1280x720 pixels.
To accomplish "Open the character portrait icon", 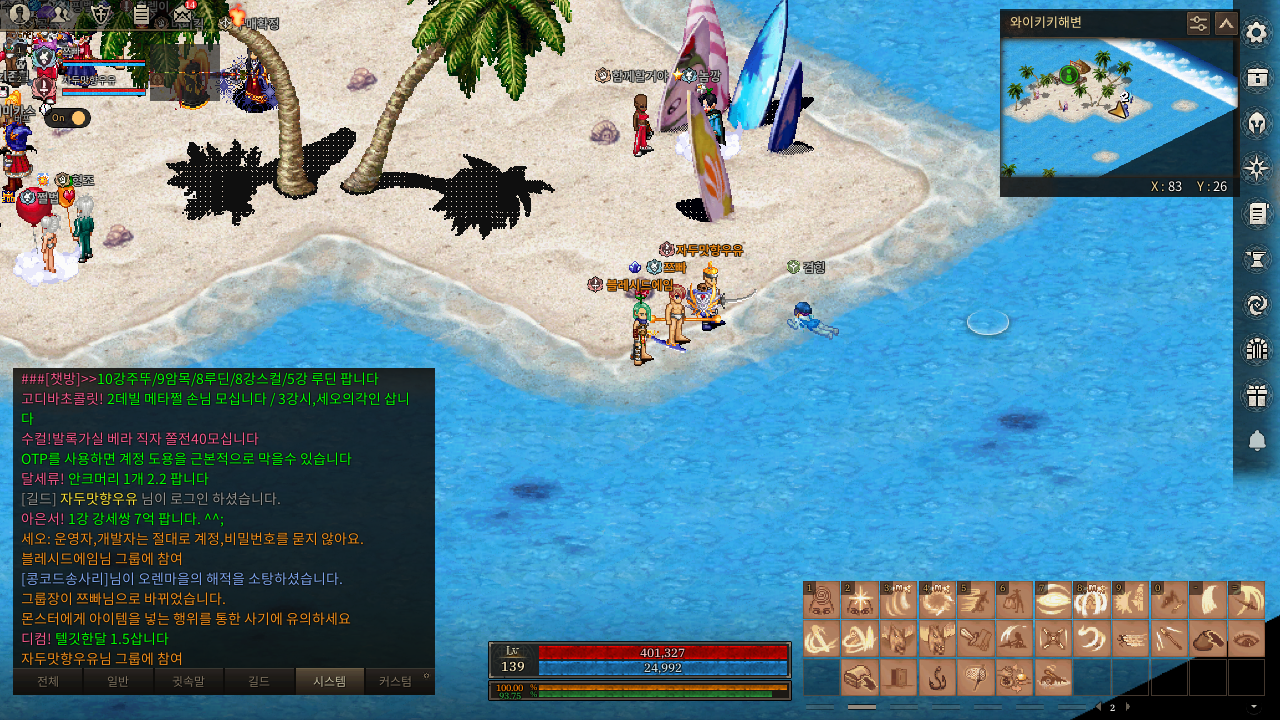I will pyautogui.click(x=19, y=13).
